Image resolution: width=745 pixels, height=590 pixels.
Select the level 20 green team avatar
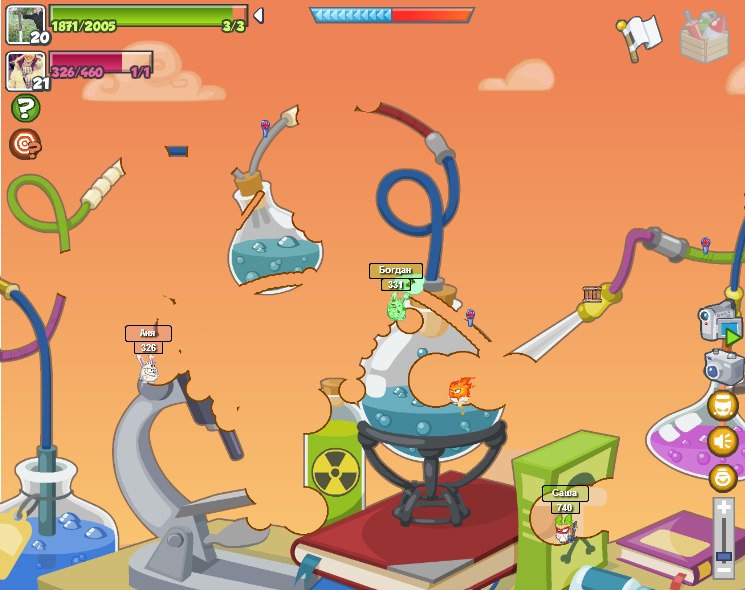[26, 24]
